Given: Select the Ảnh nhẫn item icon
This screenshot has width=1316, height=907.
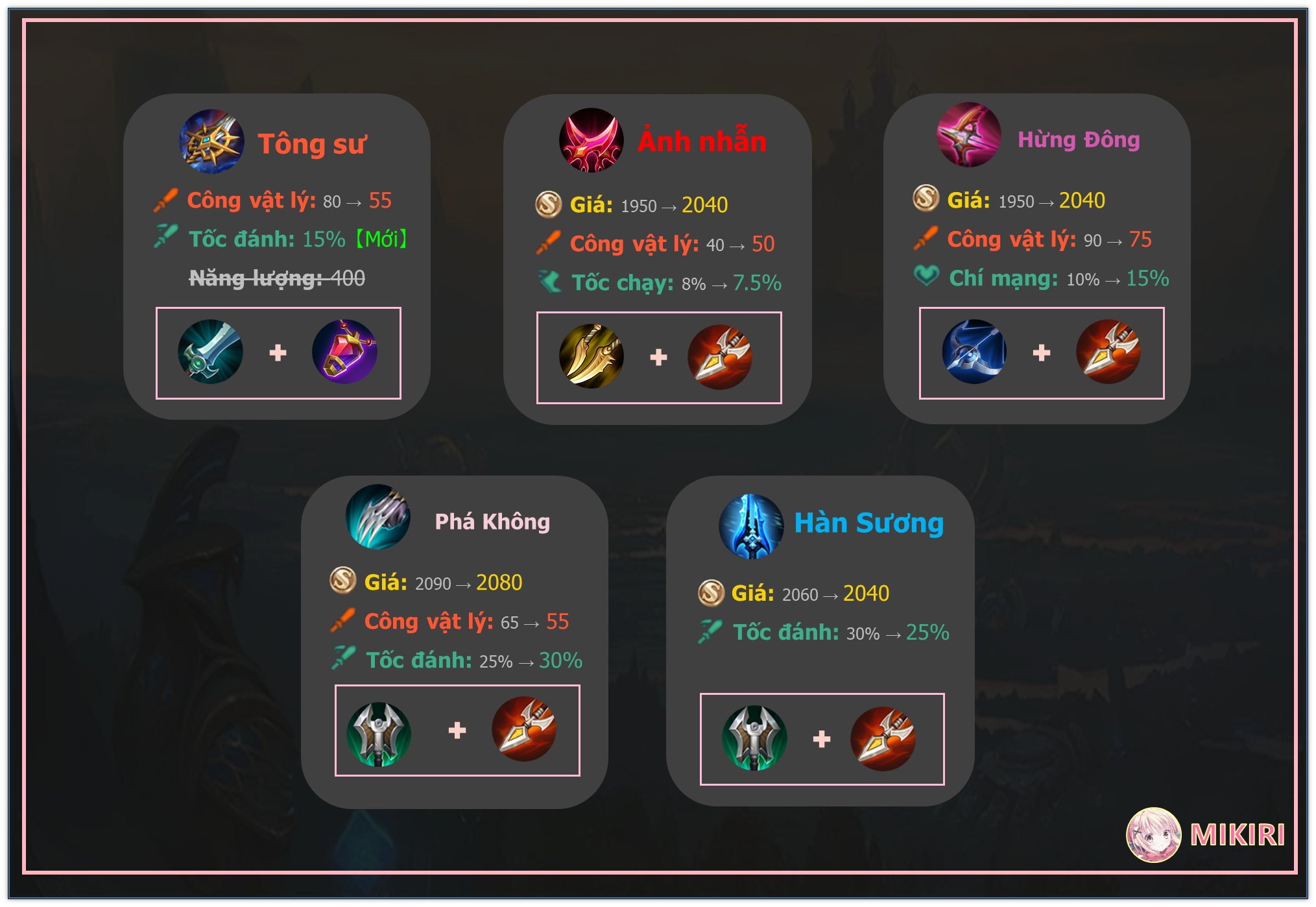Looking at the screenshot, I should pos(591,140).
